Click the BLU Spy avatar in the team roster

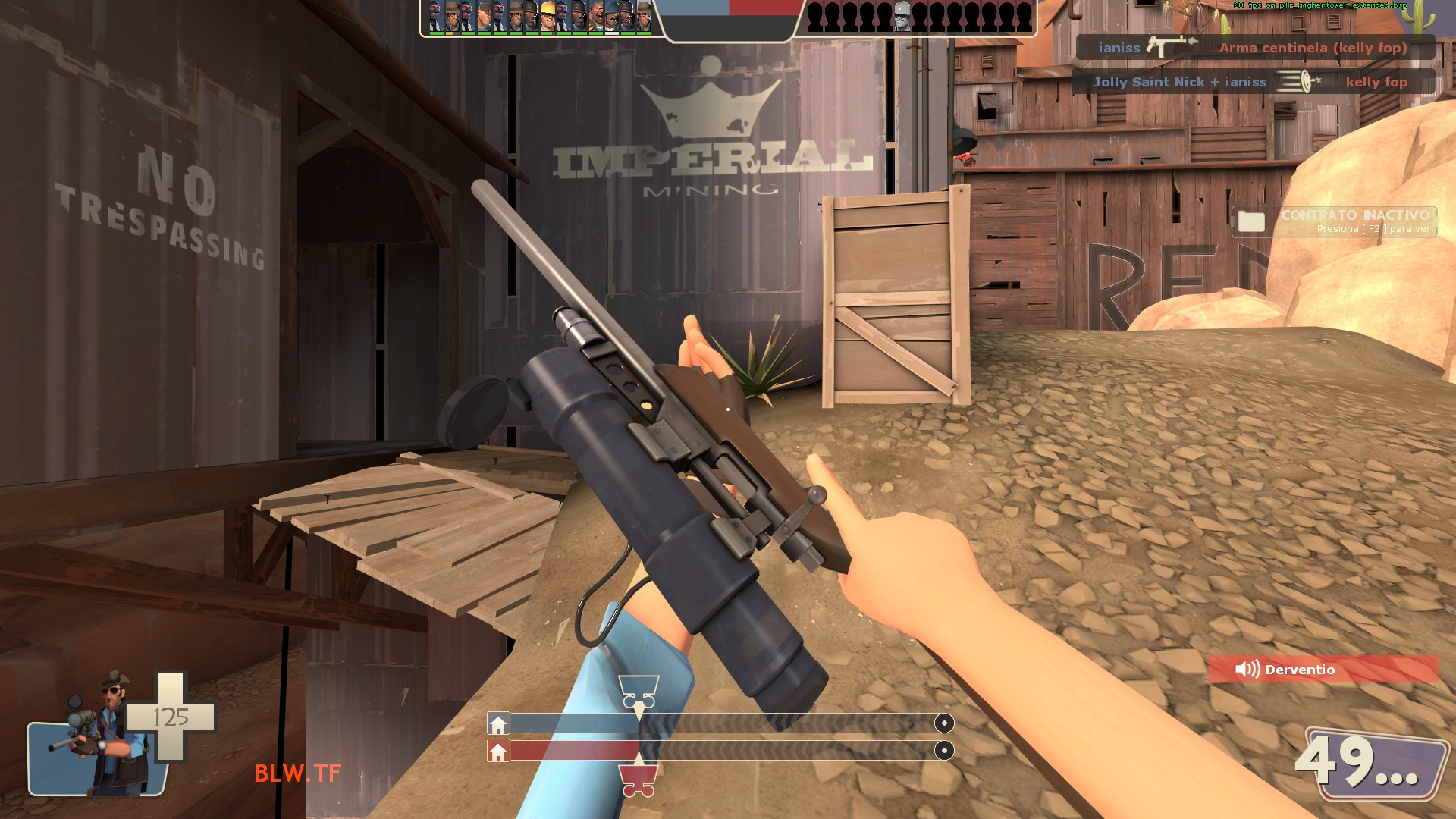click(x=435, y=17)
